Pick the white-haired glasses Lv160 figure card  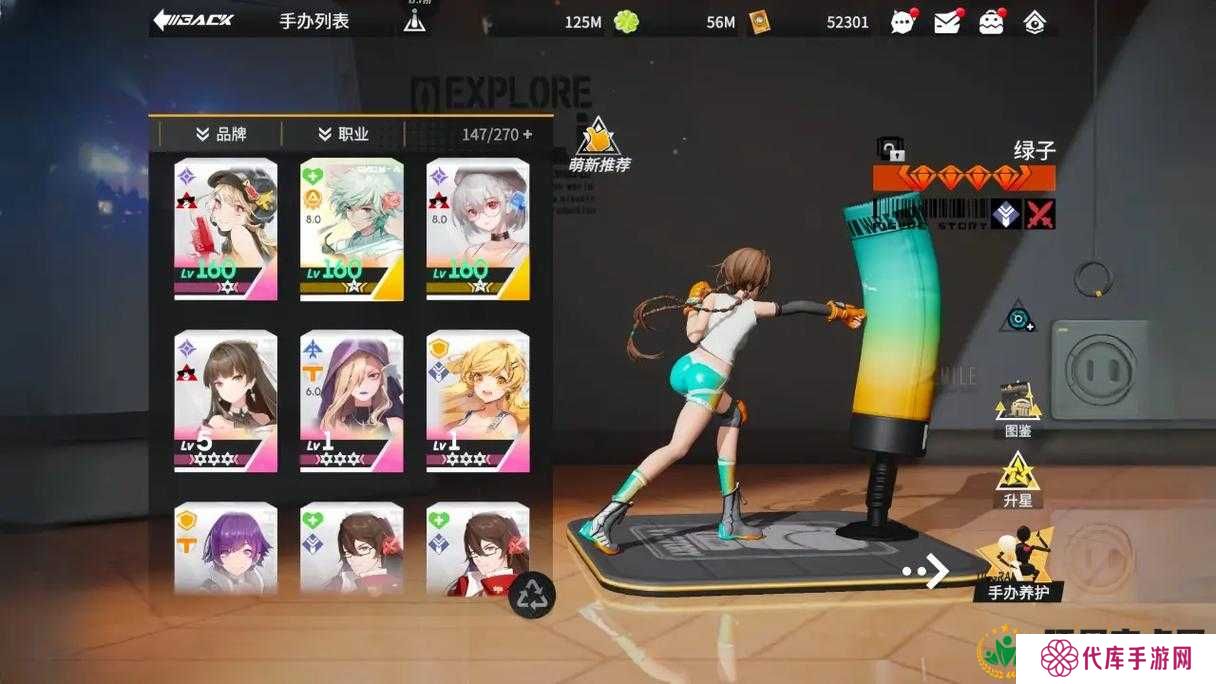(478, 228)
